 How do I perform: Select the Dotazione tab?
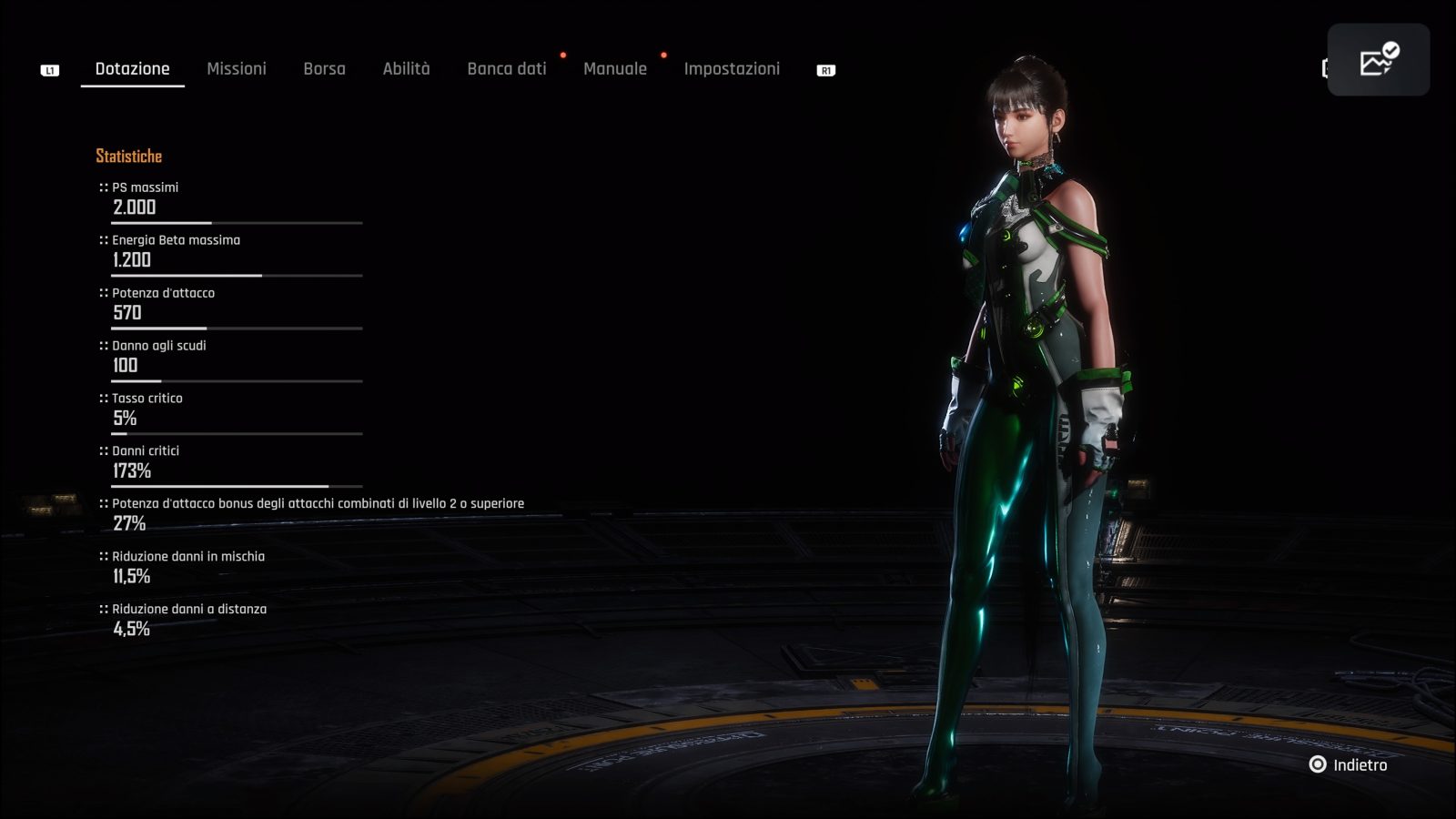click(132, 69)
